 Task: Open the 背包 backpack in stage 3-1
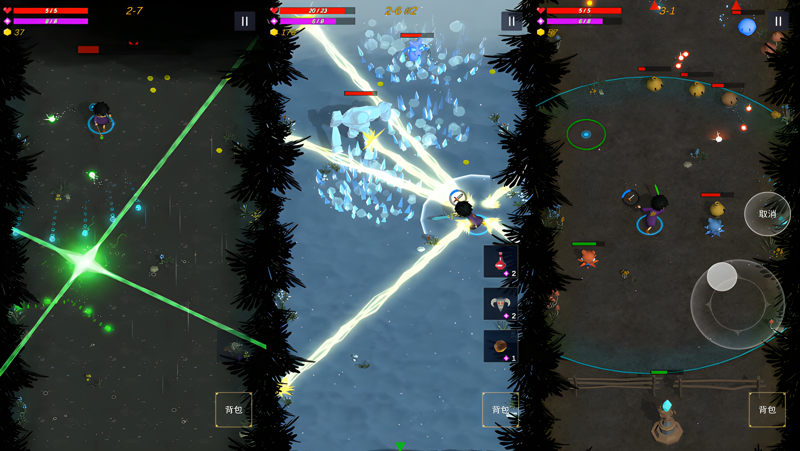[767, 410]
